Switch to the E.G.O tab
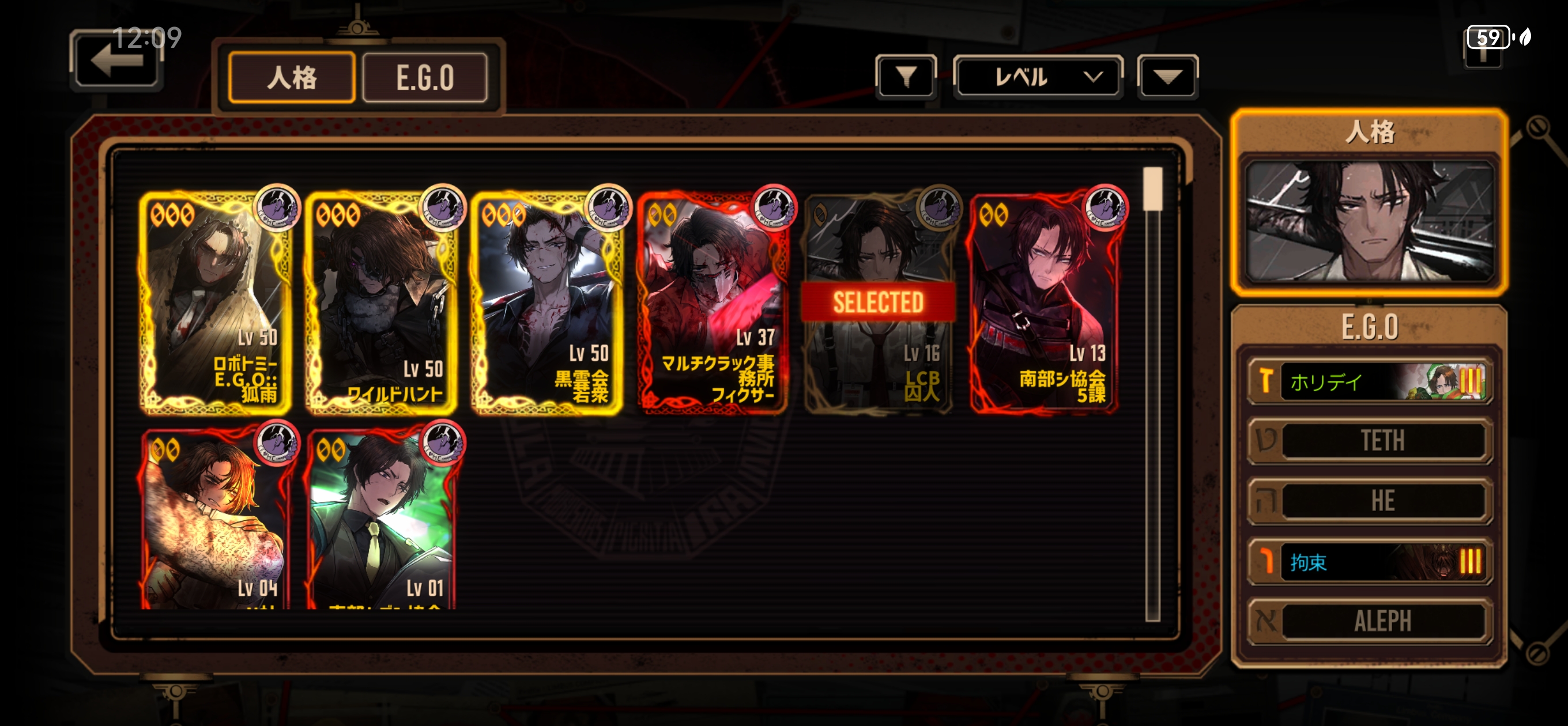 tap(425, 77)
